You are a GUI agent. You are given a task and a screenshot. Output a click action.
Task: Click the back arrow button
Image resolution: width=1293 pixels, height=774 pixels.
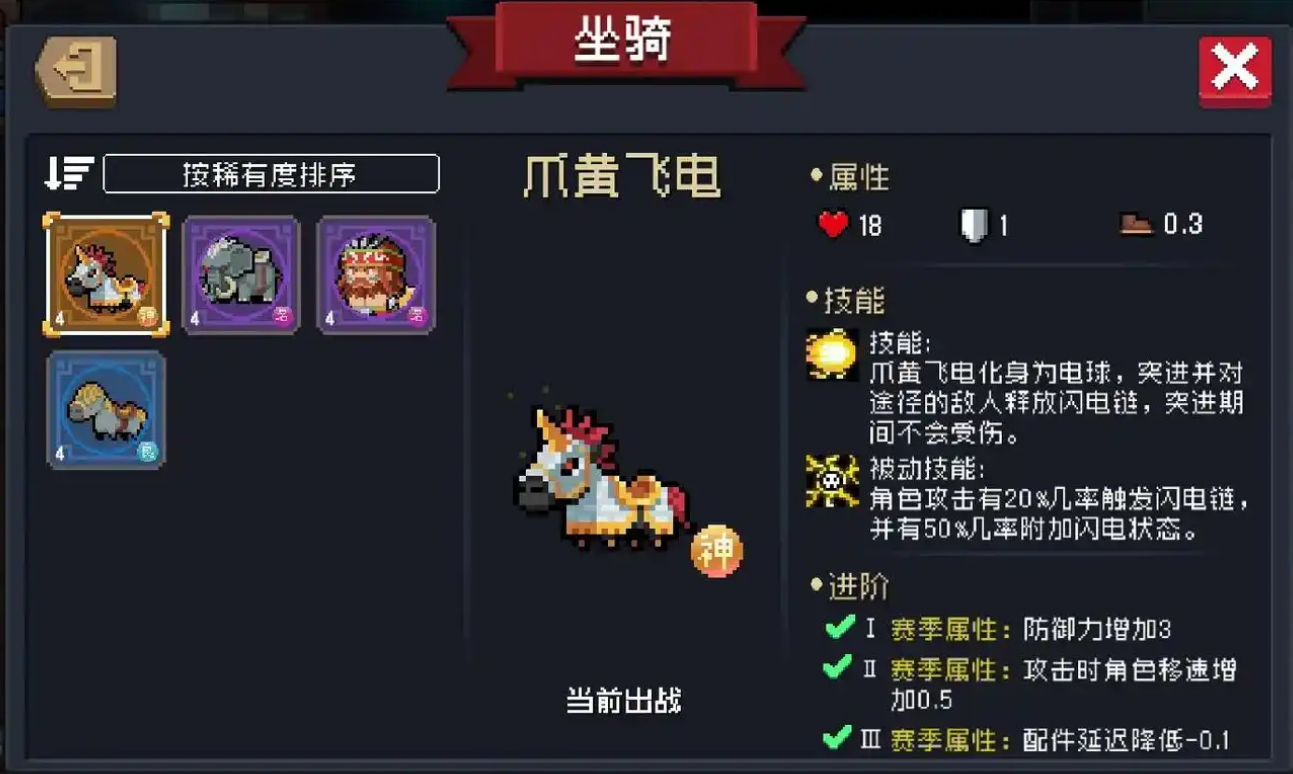[77, 68]
